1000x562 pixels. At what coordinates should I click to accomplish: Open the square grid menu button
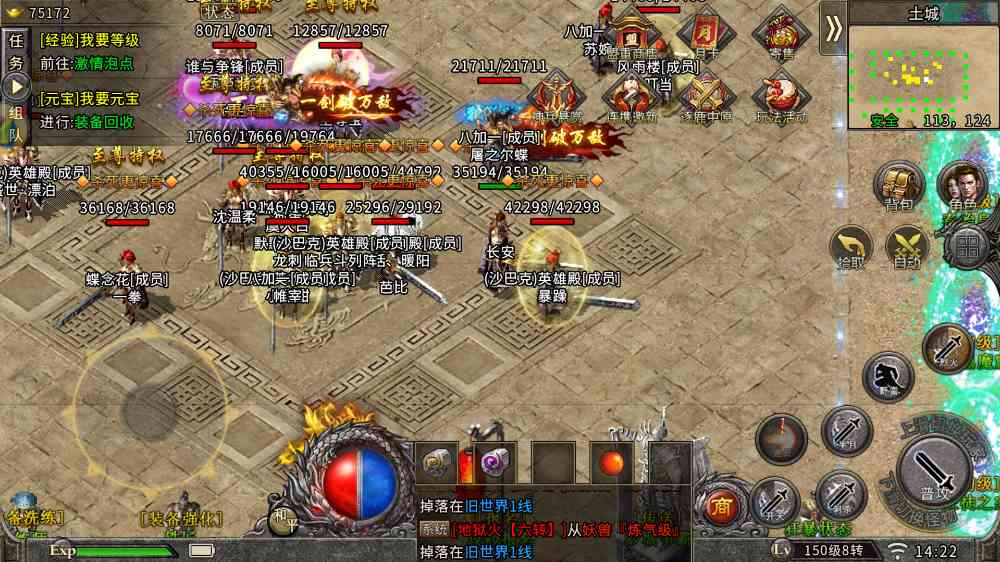(967, 245)
